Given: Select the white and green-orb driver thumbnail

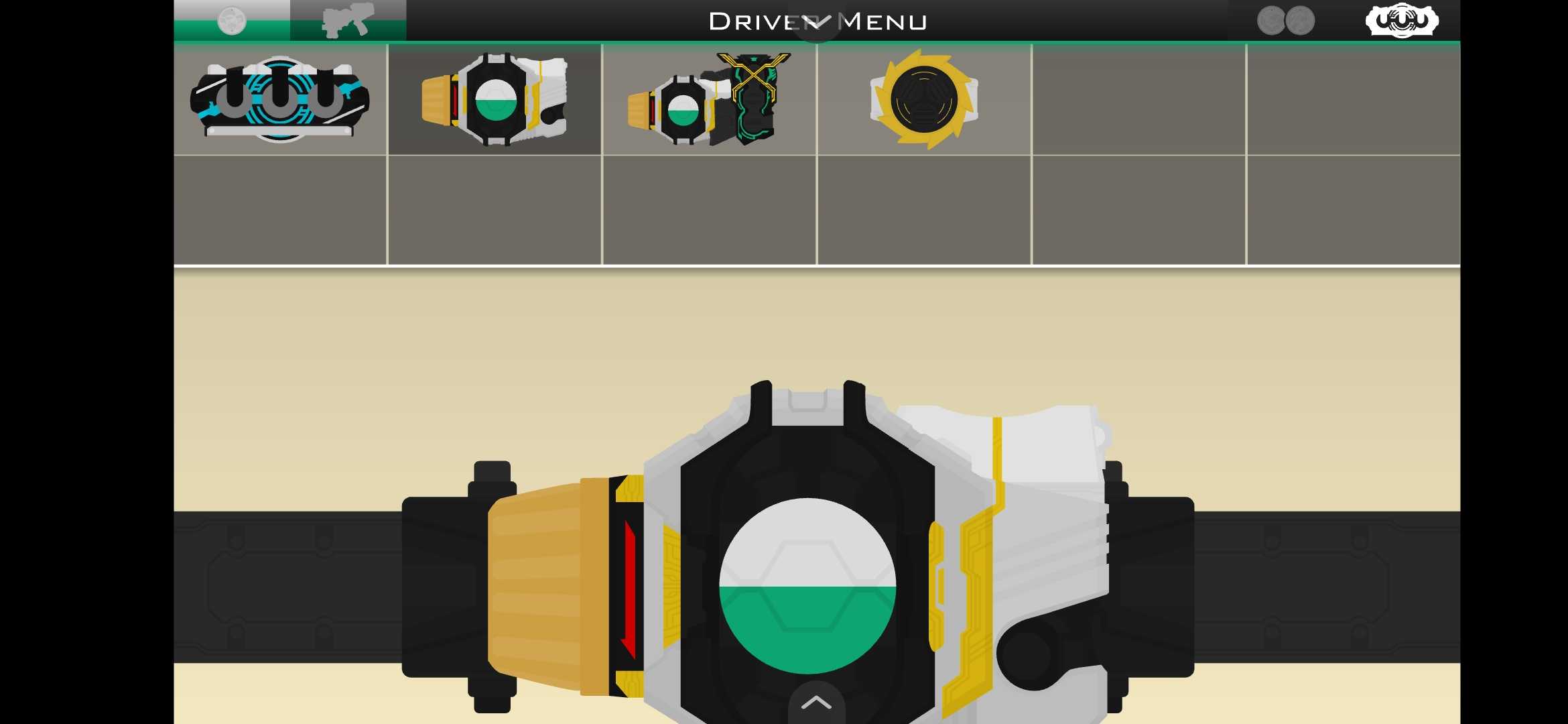Looking at the screenshot, I should click(x=495, y=100).
